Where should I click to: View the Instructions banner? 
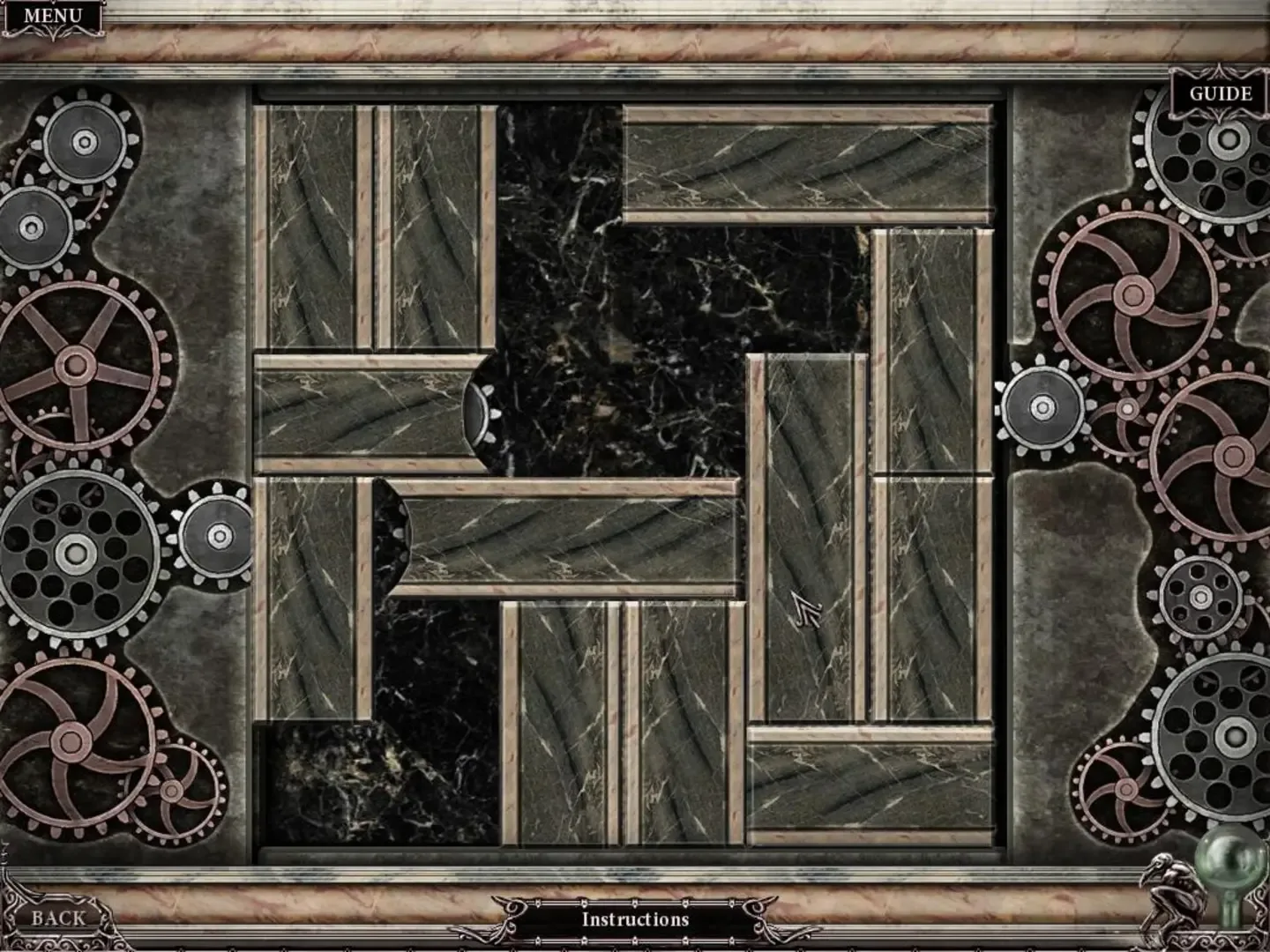coord(635,919)
